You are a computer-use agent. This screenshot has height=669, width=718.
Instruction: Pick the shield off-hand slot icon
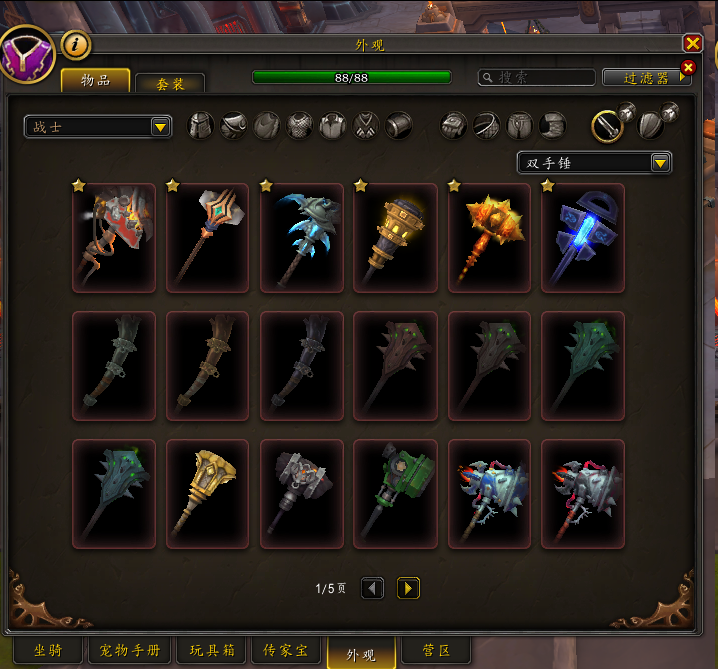tap(650, 124)
